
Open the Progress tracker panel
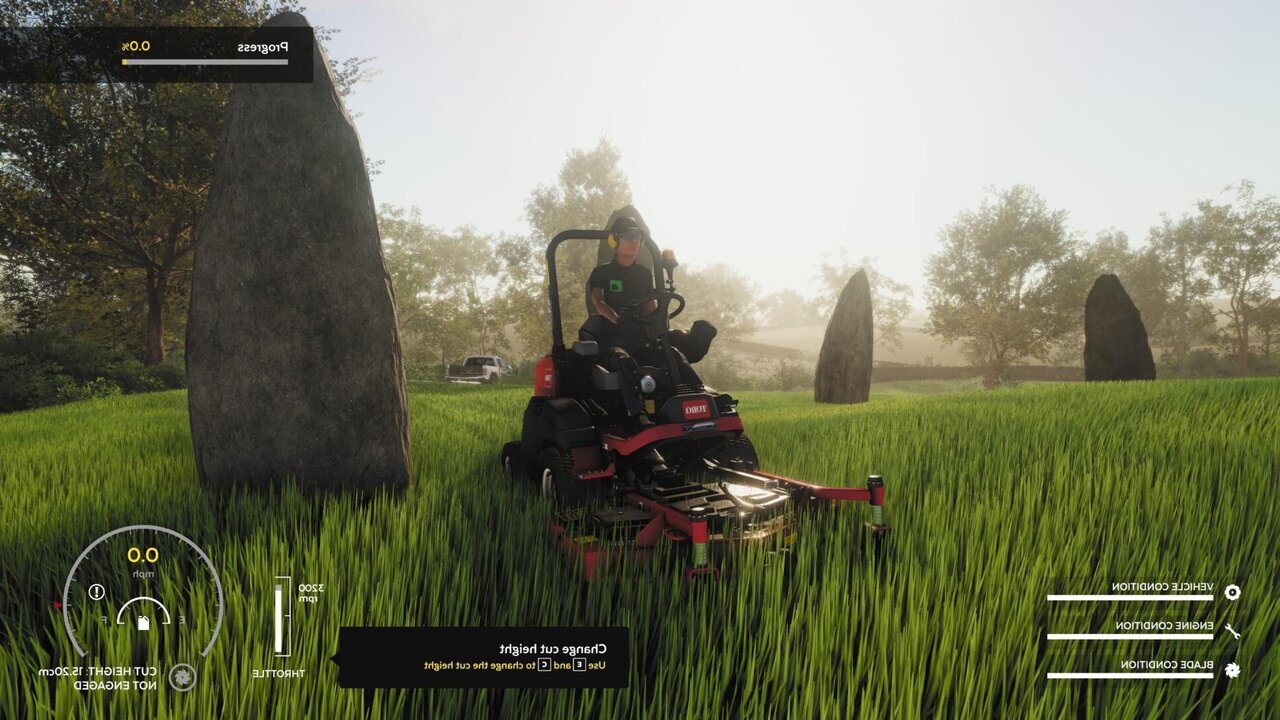pos(158,54)
